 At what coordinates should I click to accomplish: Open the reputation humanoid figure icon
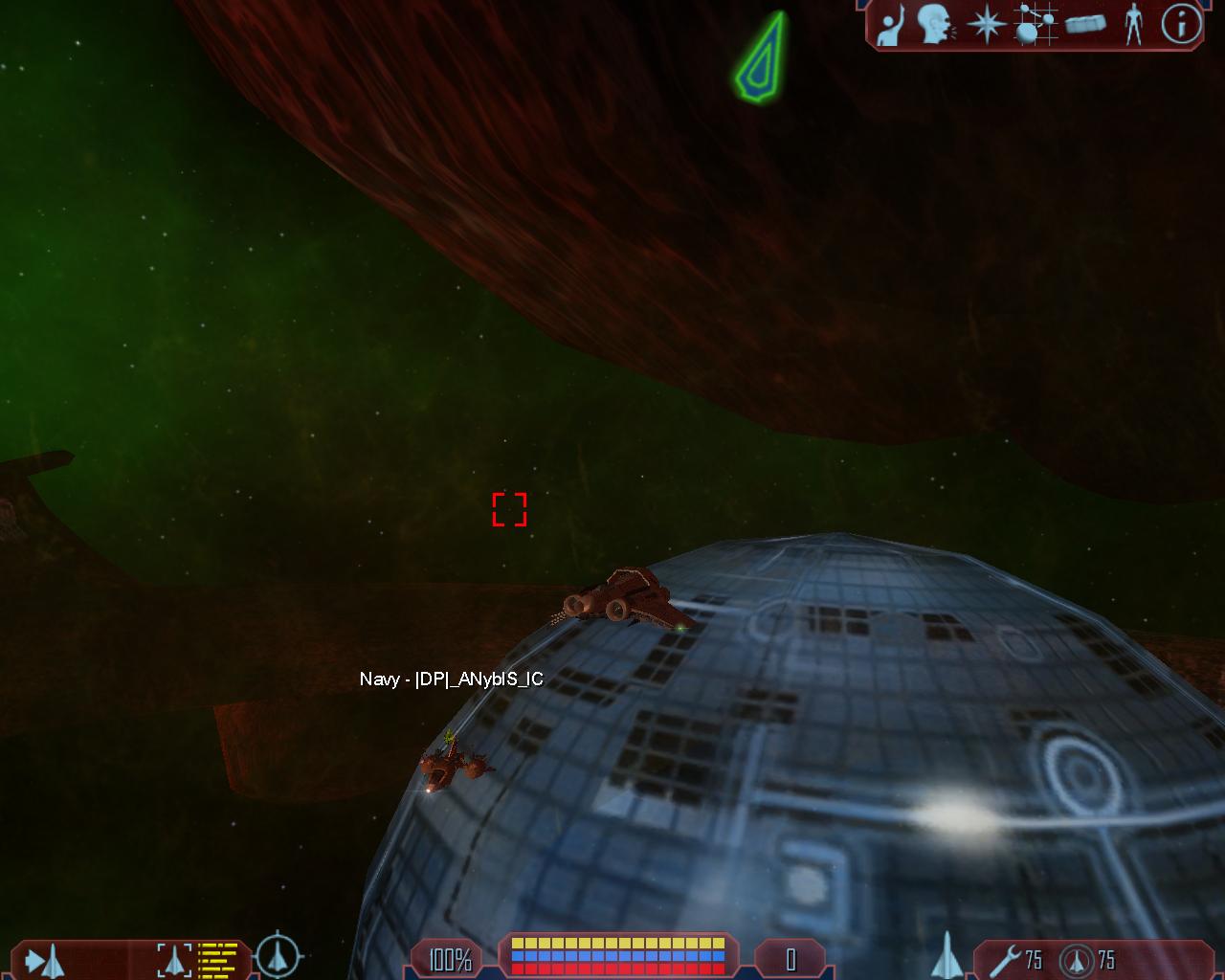tap(1133, 24)
